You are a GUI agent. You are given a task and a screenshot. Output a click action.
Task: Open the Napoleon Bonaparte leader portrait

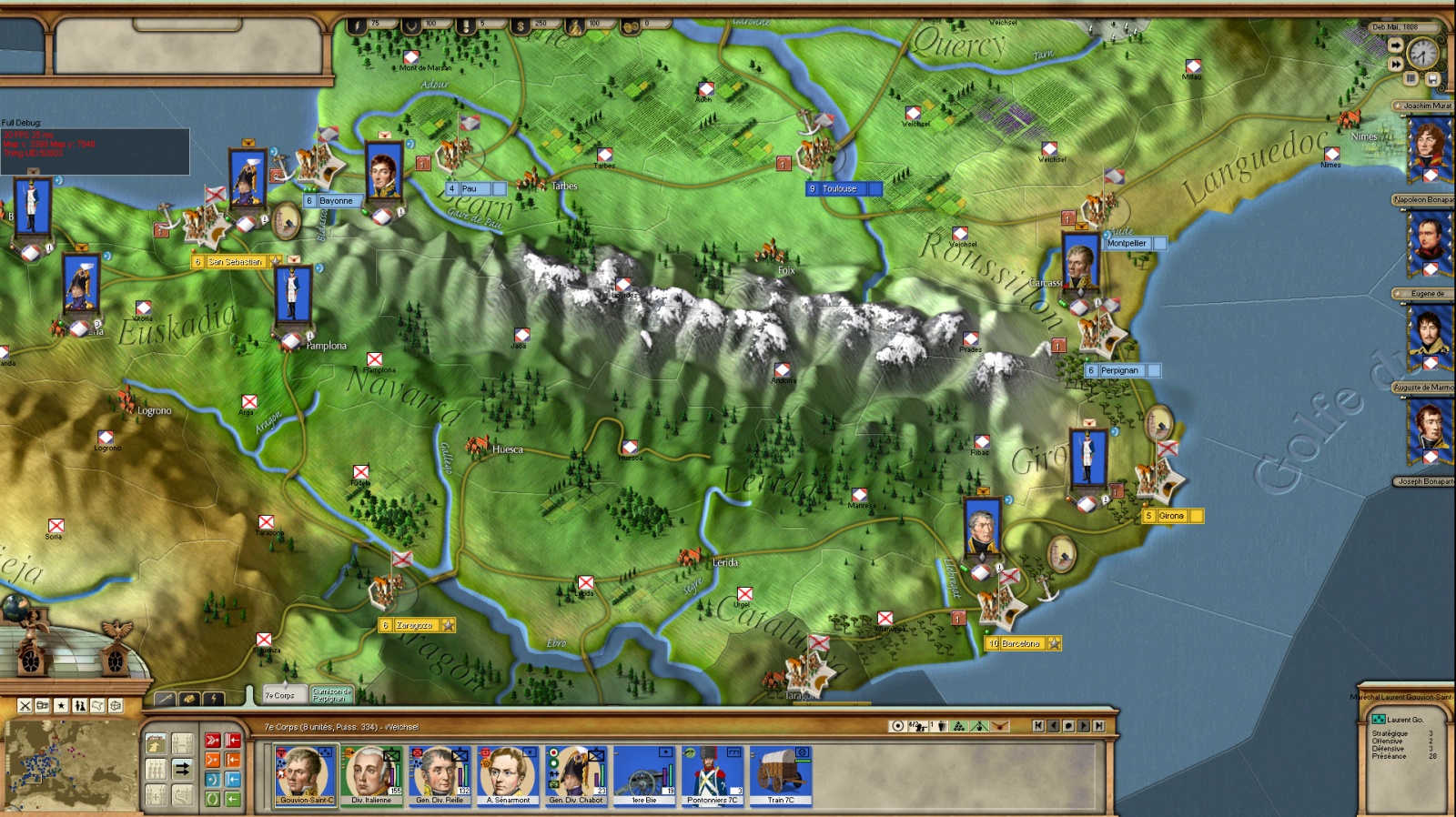[x=1430, y=240]
